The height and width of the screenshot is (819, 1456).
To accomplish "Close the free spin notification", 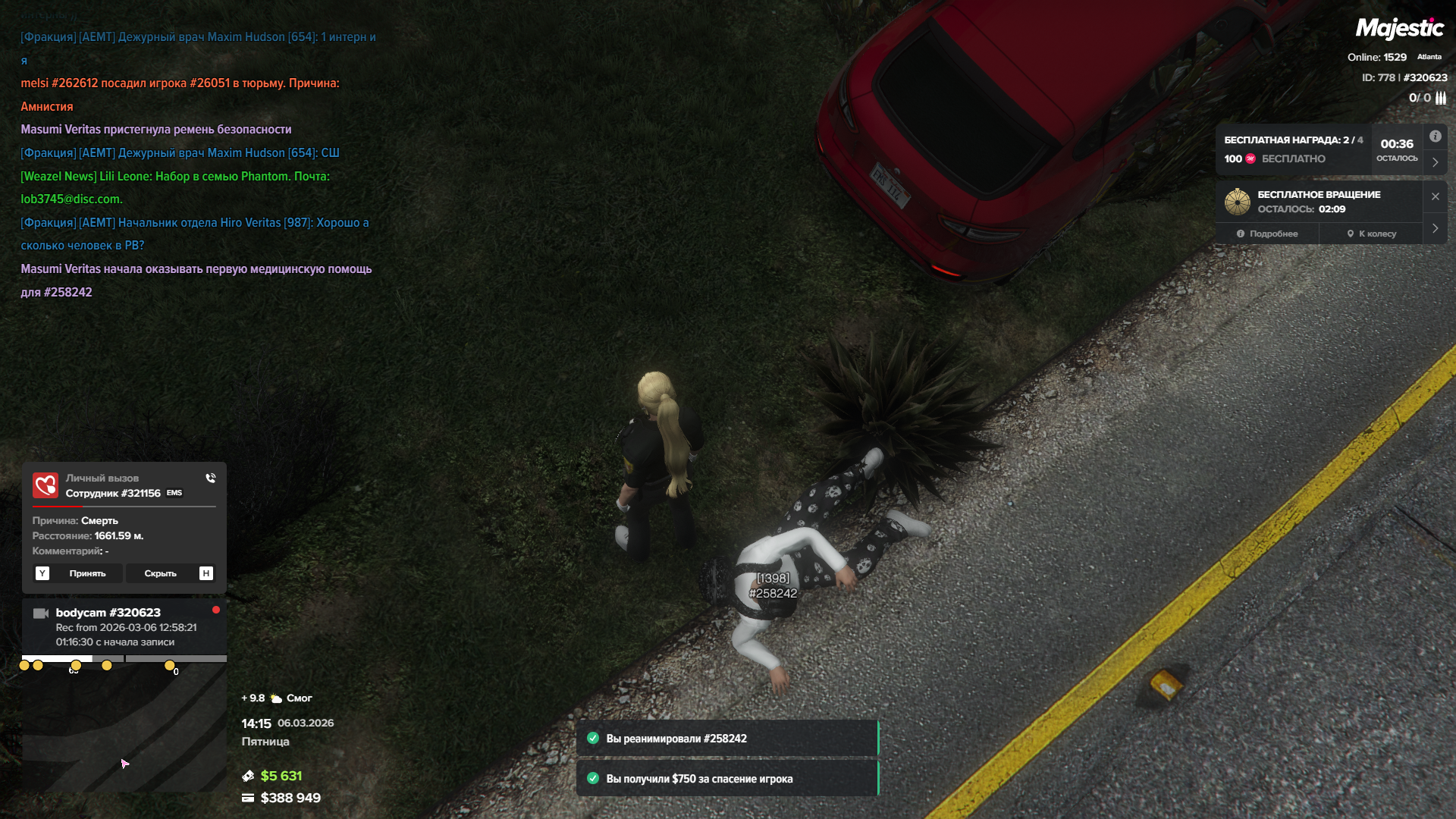I will [1435, 196].
